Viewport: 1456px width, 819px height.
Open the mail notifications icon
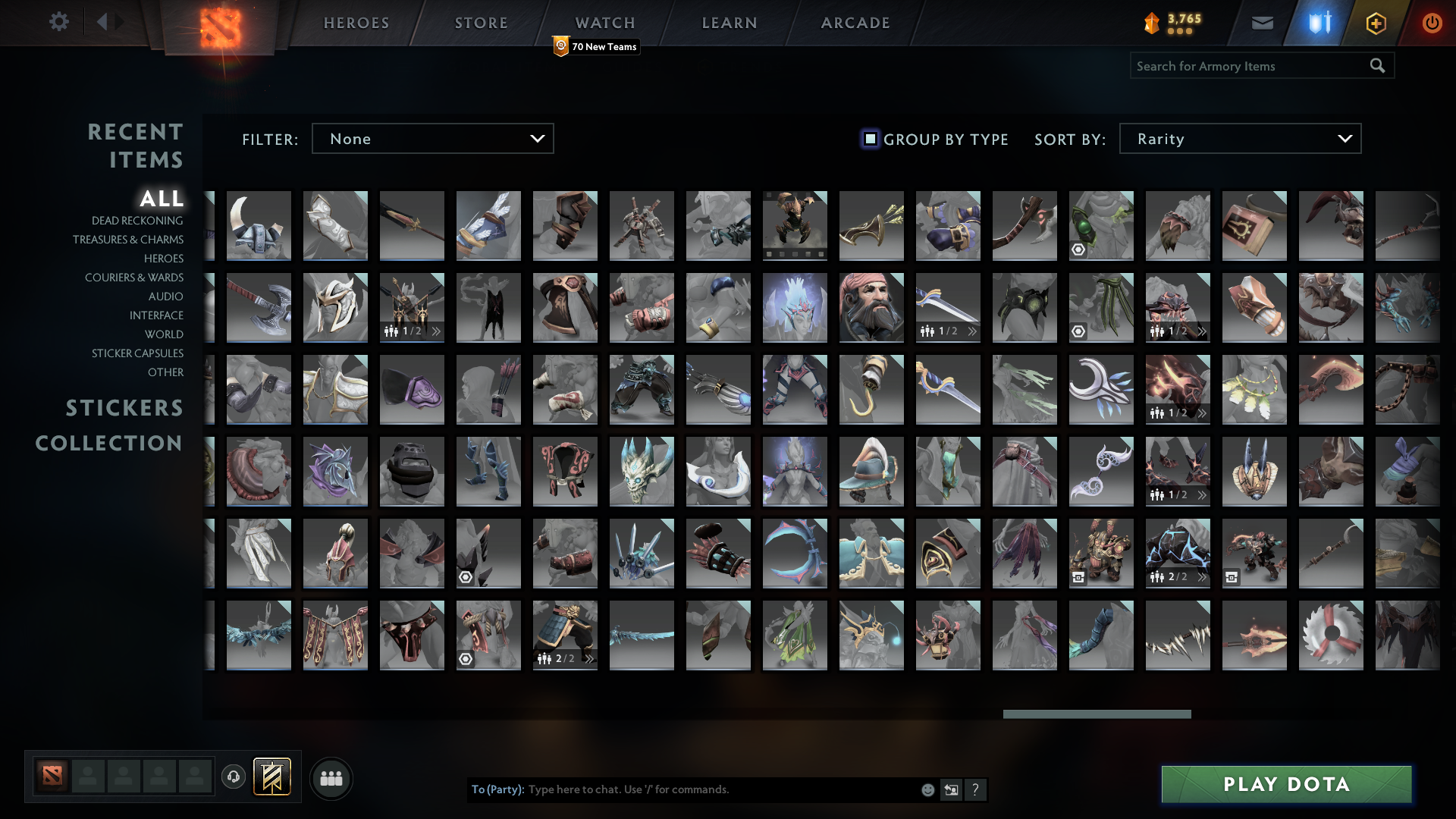[1263, 23]
